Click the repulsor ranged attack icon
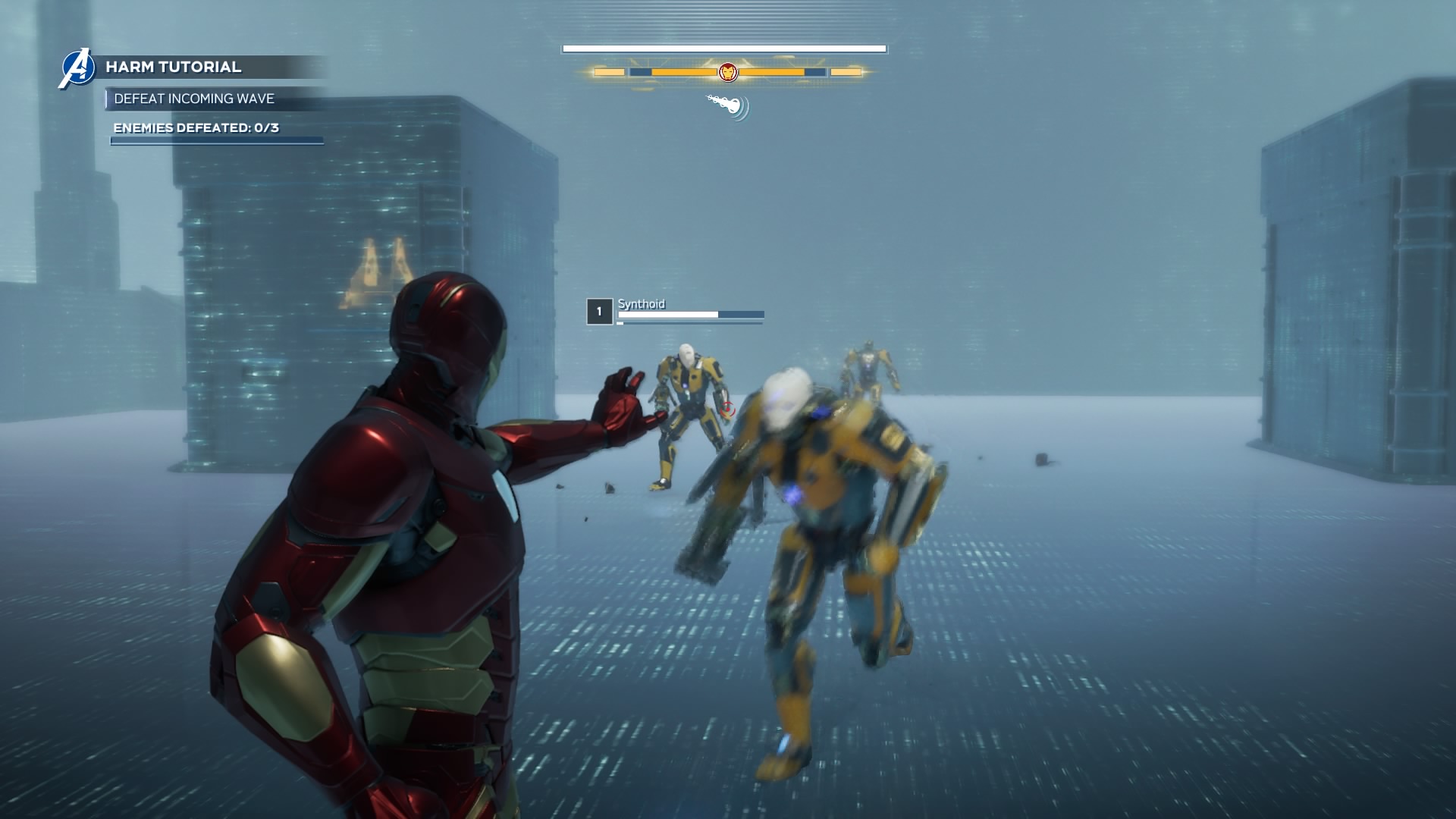The width and height of the screenshot is (1456, 819). pyautogui.click(x=729, y=105)
